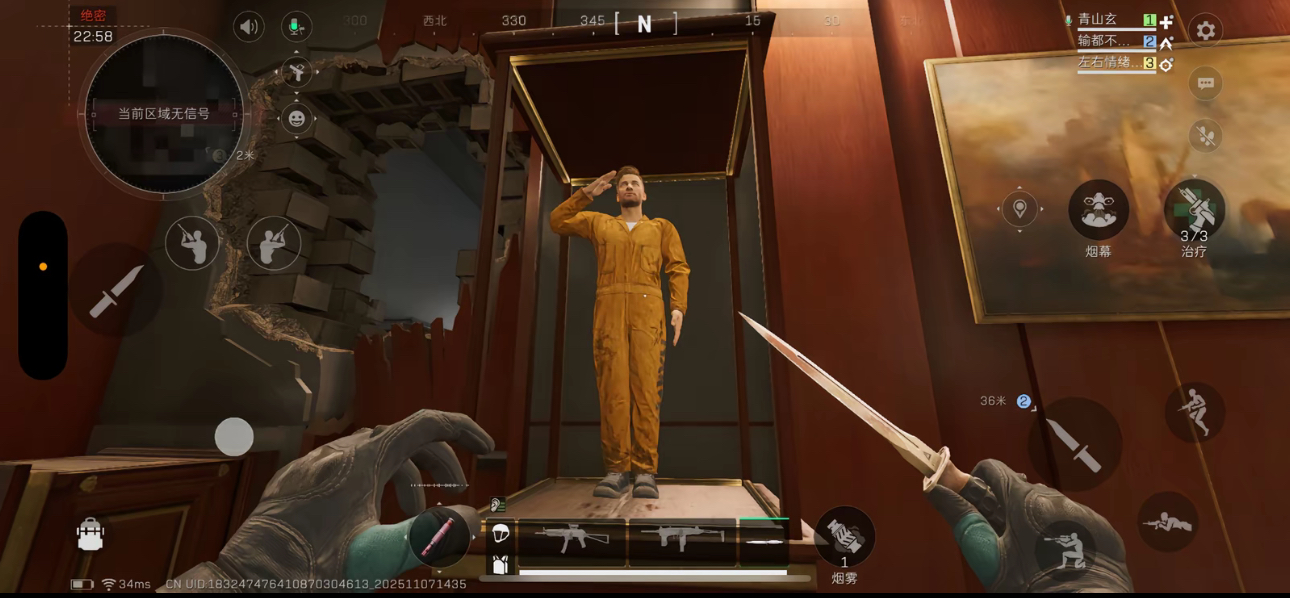
Task: Throw the 烟雾 smoke grenade
Action: pyautogui.click(x=844, y=537)
